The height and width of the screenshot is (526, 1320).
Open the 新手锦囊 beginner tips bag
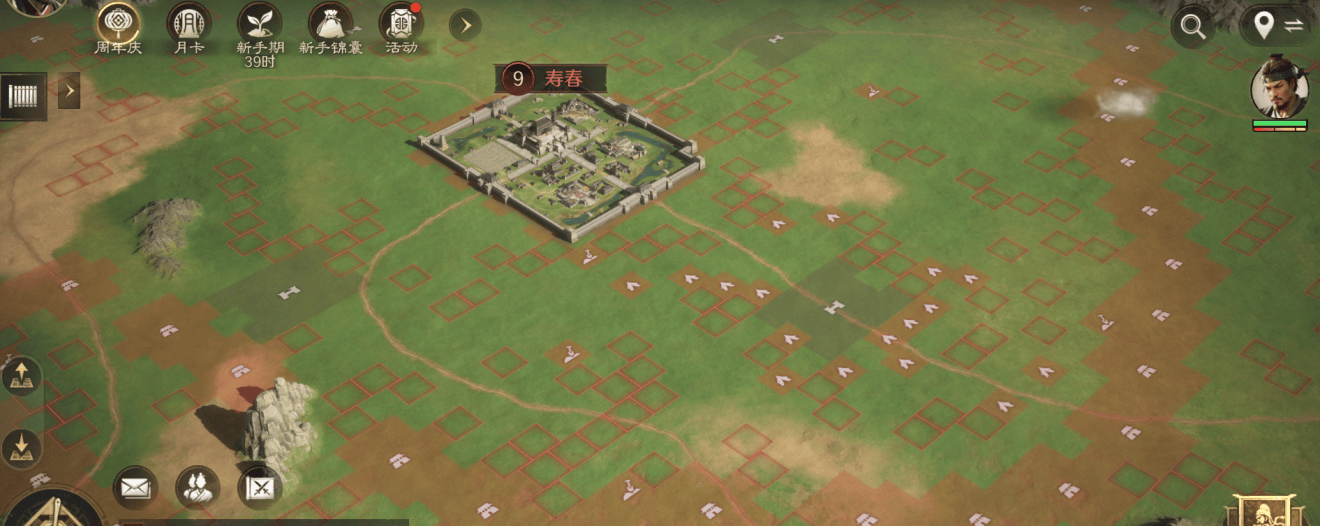pyautogui.click(x=330, y=22)
